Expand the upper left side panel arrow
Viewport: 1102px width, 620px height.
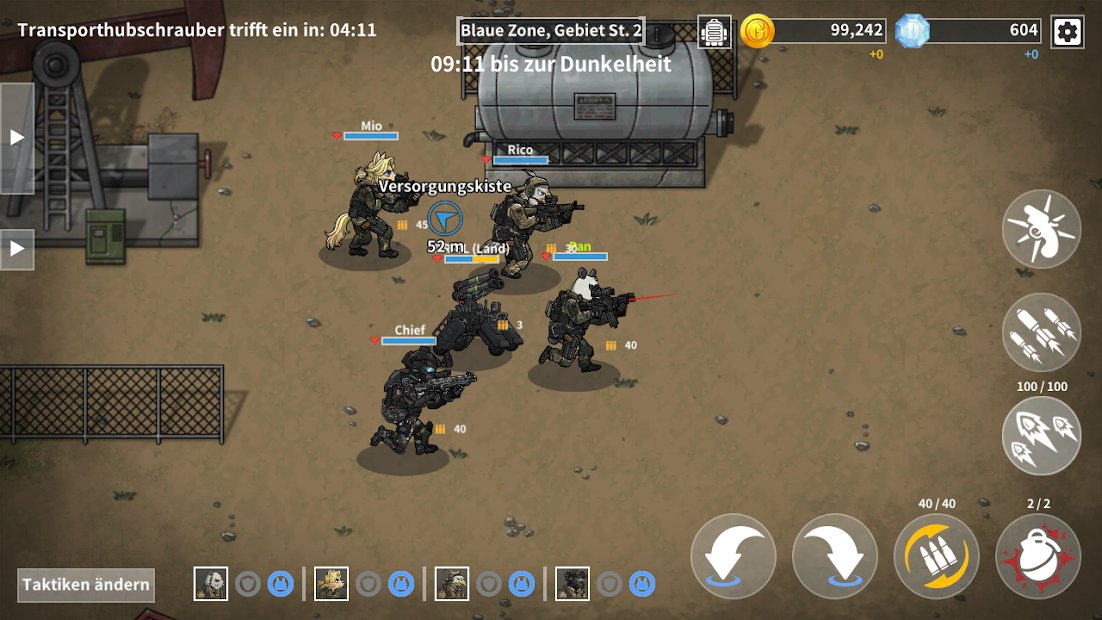click(17, 138)
